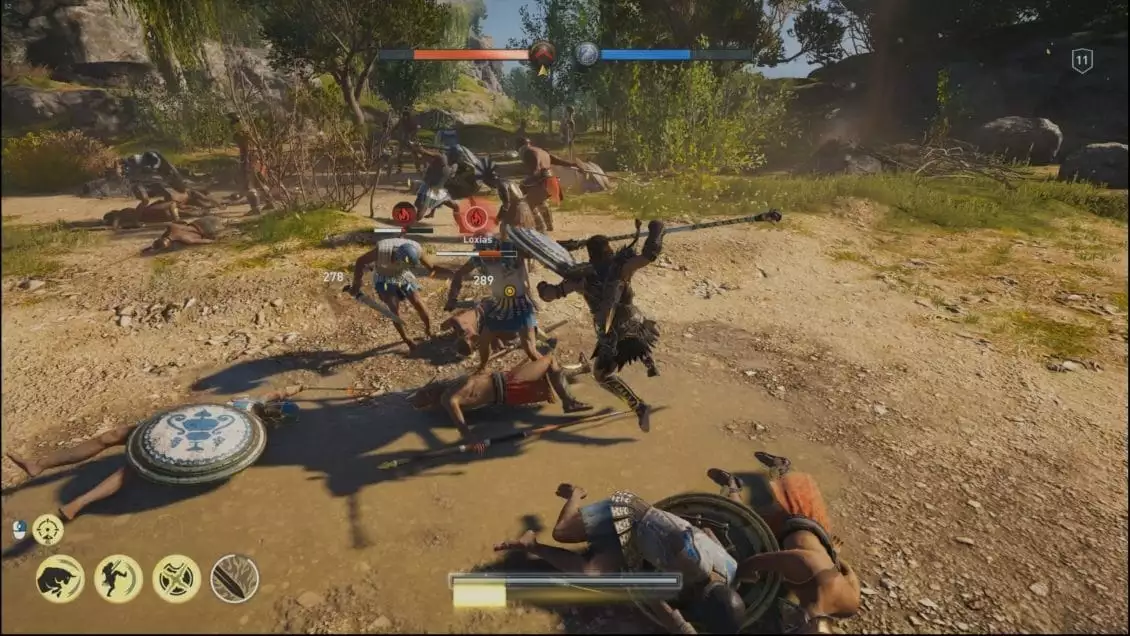Image resolution: width=1130 pixels, height=636 pixels.
Task: Select the flaming sword ability icon
Action: [x=235, y=579]
